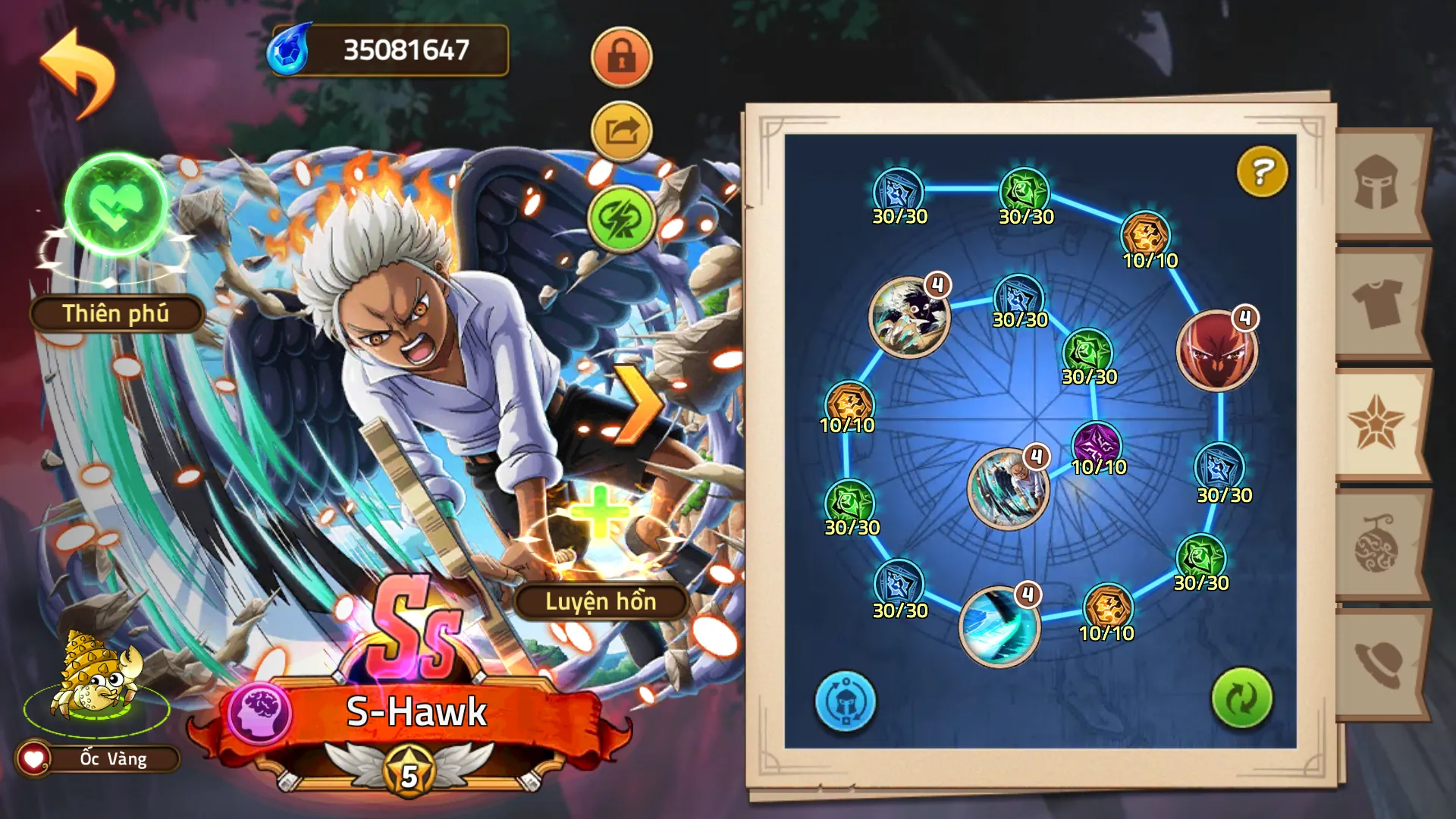
Task: Open the yellow question mark help
Action: pyautogui.click(x=1262, y=171)
